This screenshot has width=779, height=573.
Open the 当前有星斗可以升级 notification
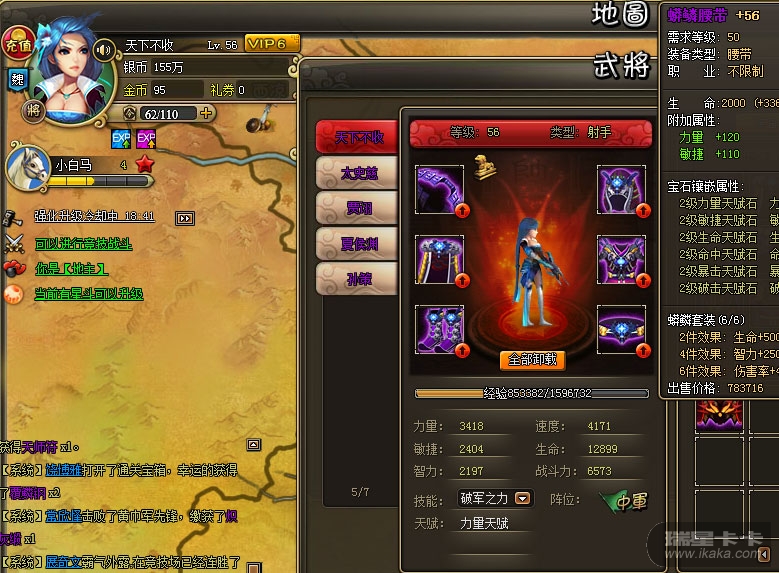coord(88,294)
